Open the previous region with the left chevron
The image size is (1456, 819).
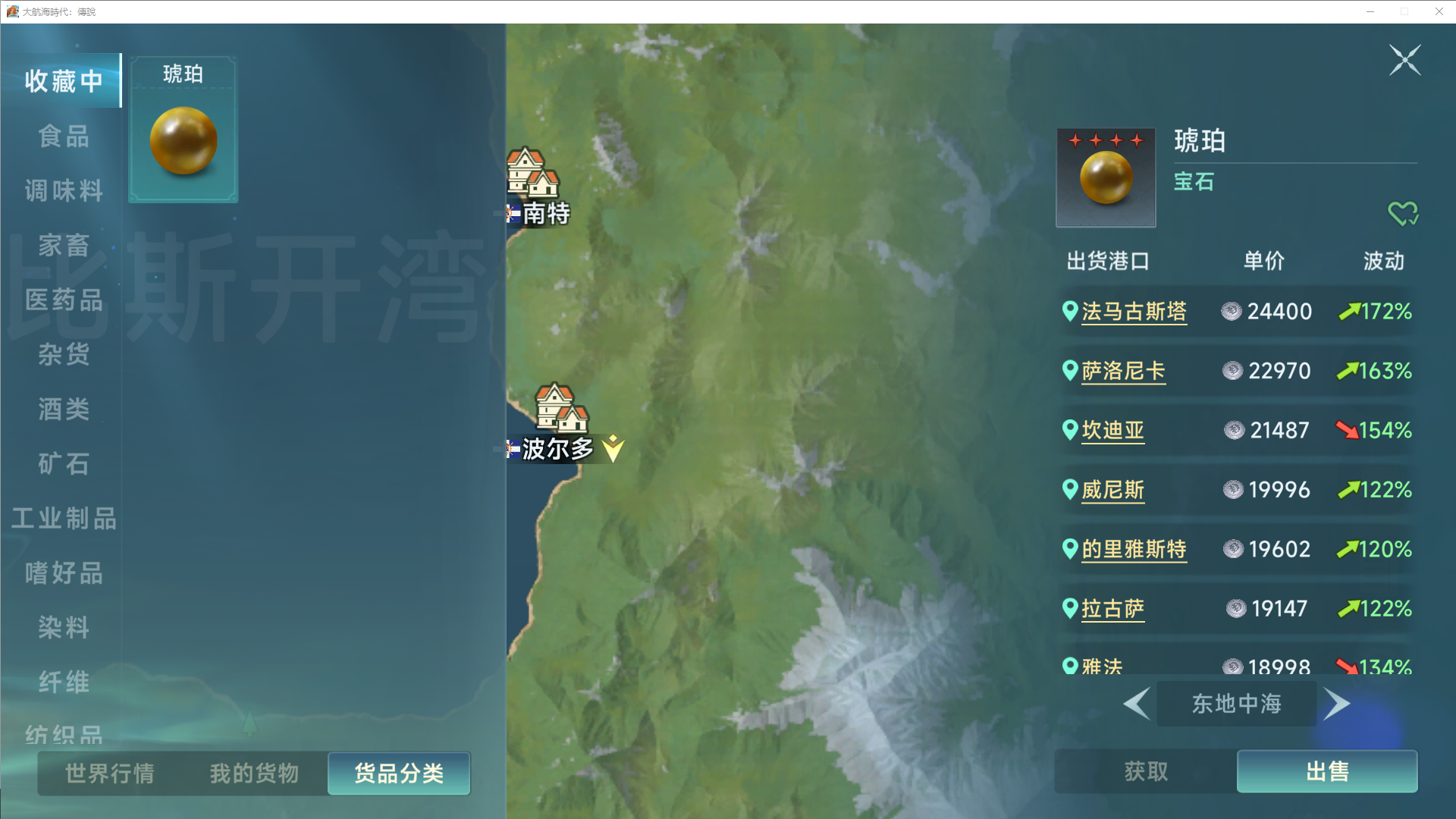tap(1137, 704)
